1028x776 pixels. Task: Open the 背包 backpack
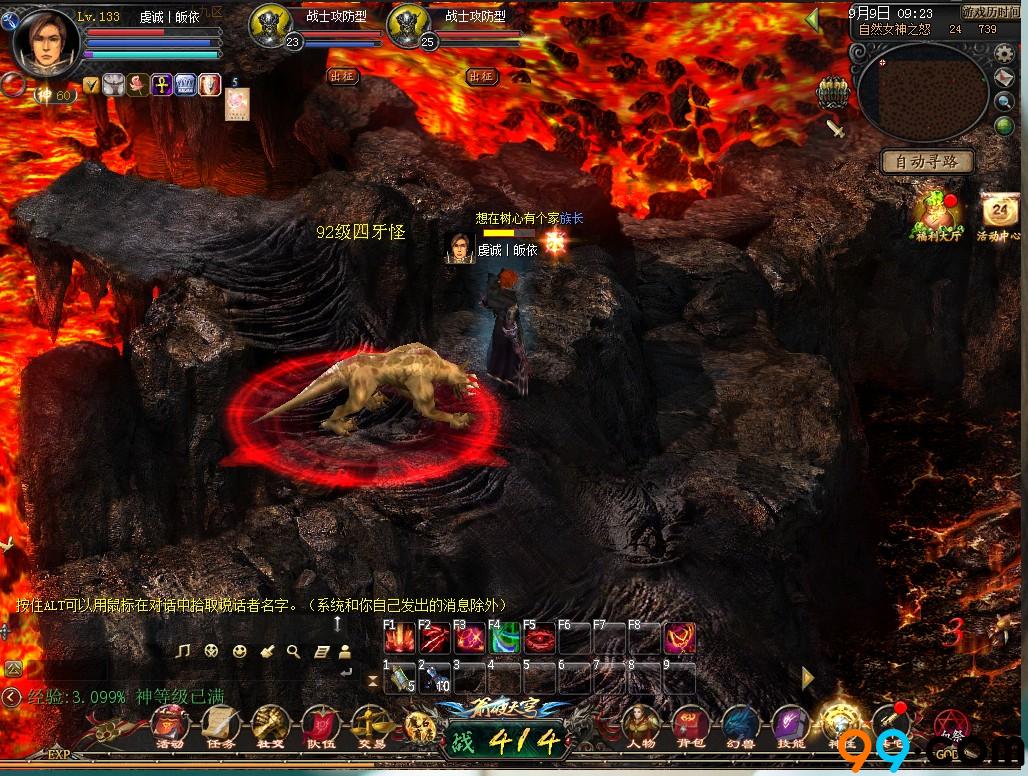(690, 725)
